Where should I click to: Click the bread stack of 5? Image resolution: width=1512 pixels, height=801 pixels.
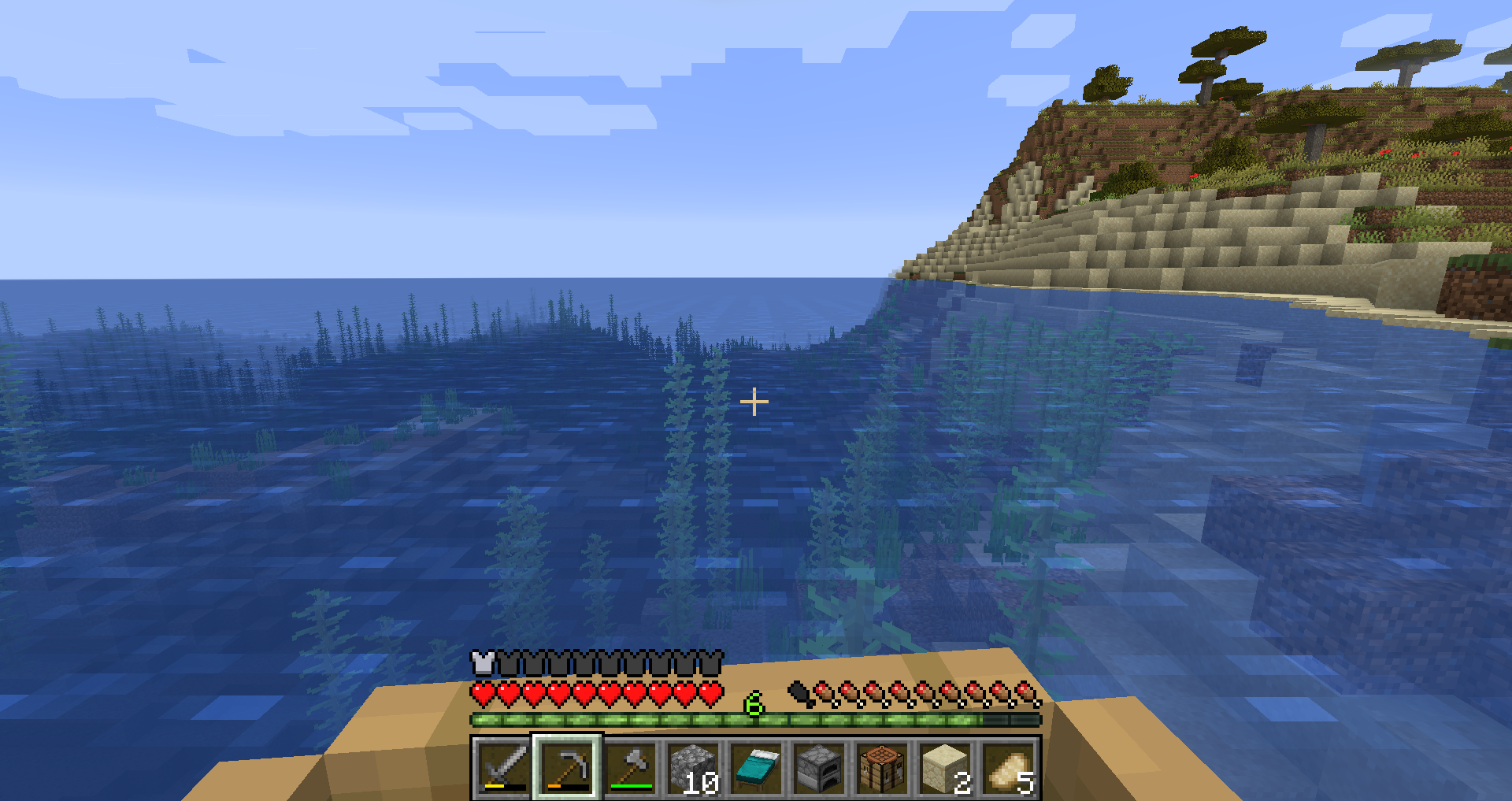point(1008,768)
